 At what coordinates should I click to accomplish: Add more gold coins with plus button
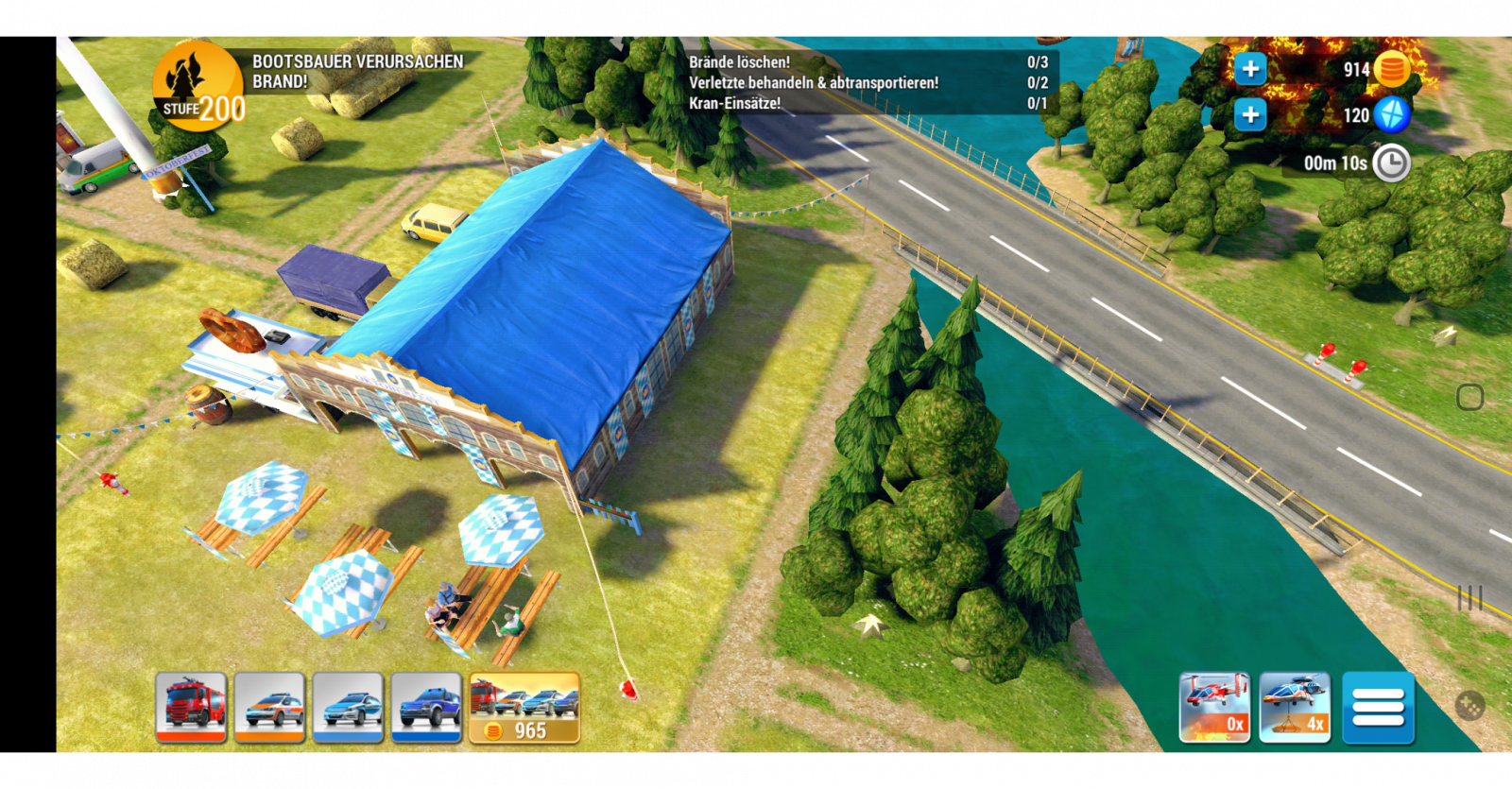[x=1250, y=68]
